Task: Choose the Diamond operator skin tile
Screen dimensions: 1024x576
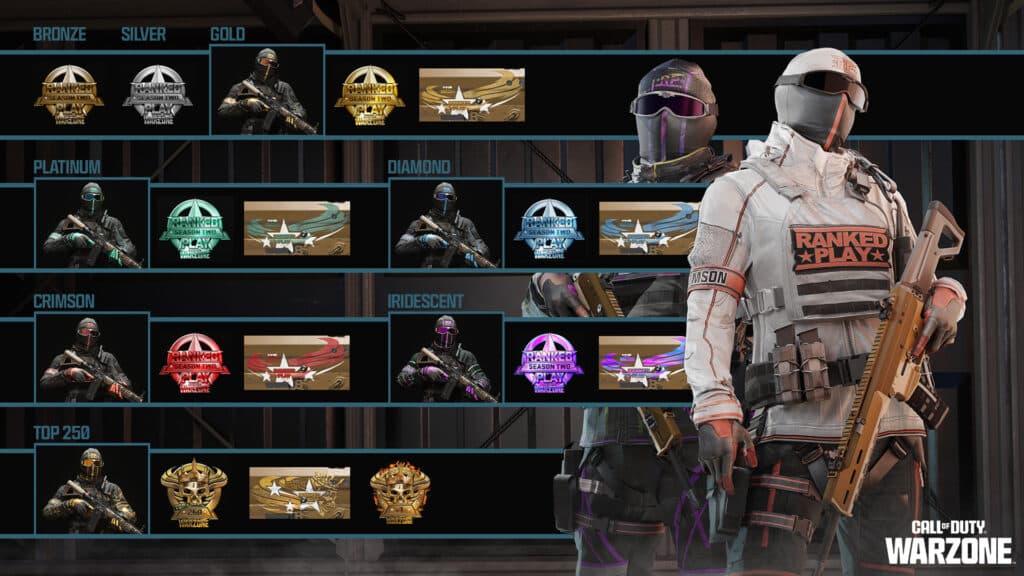Action: tap(446, 225)
